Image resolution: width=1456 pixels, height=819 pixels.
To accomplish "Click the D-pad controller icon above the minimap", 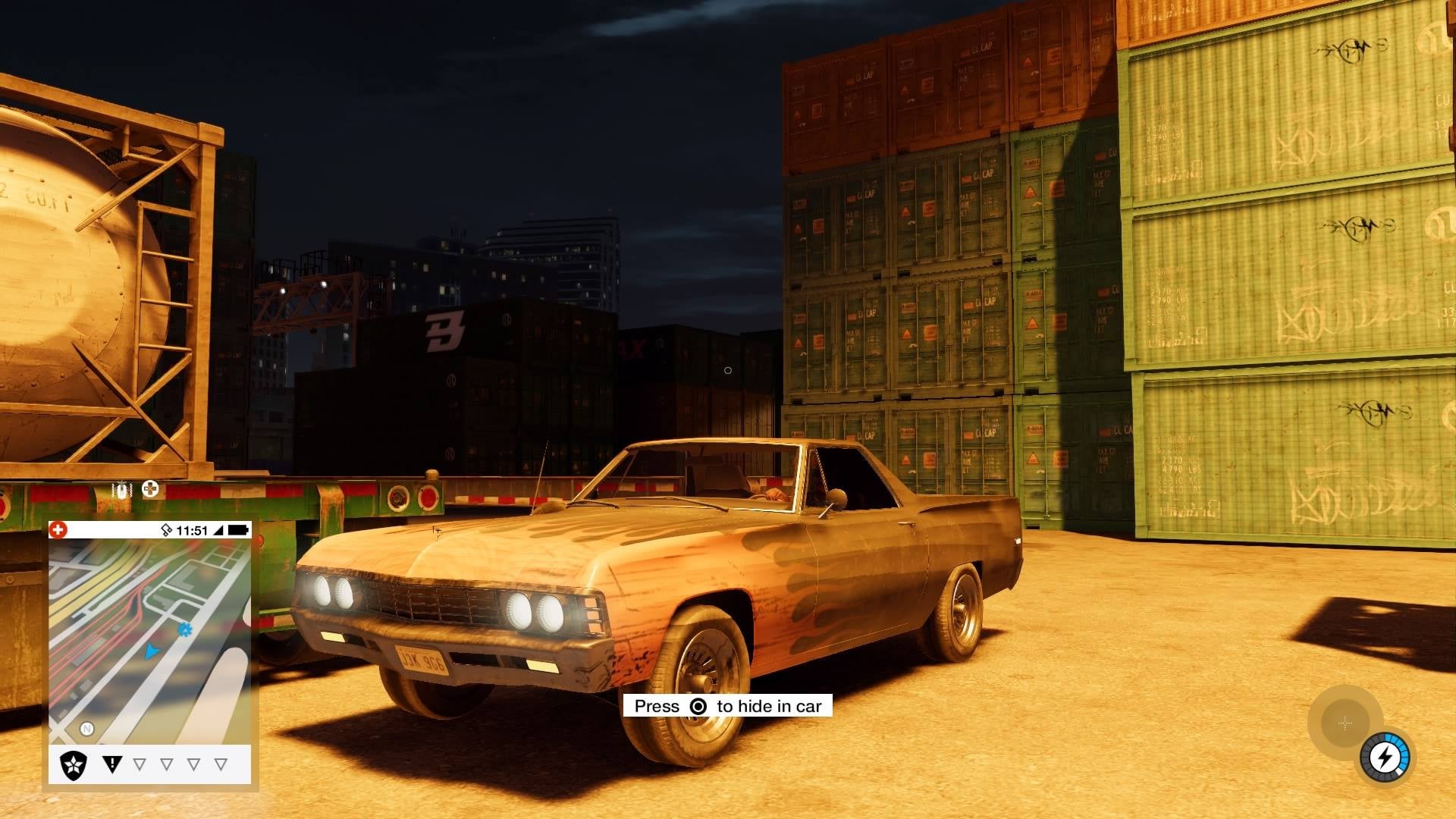I will tap(149, 490).
